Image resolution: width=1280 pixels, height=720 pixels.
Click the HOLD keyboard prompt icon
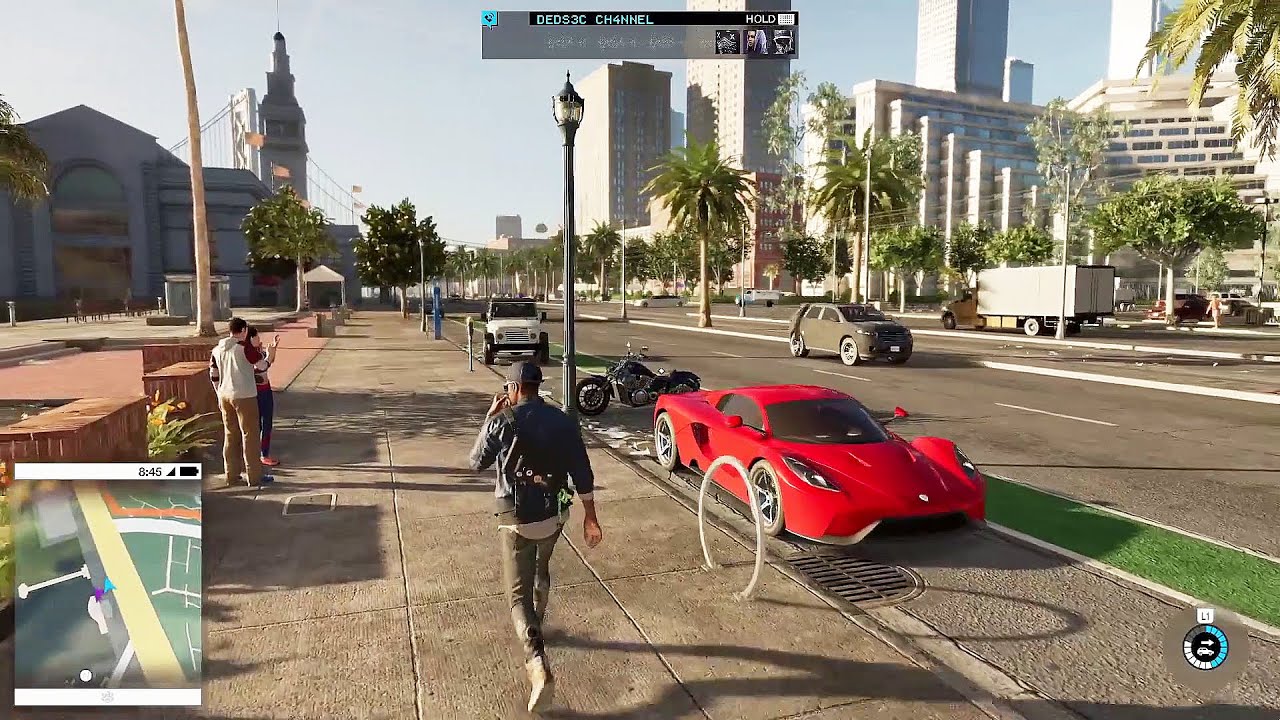pyautogui.click(x=786, y=18)
